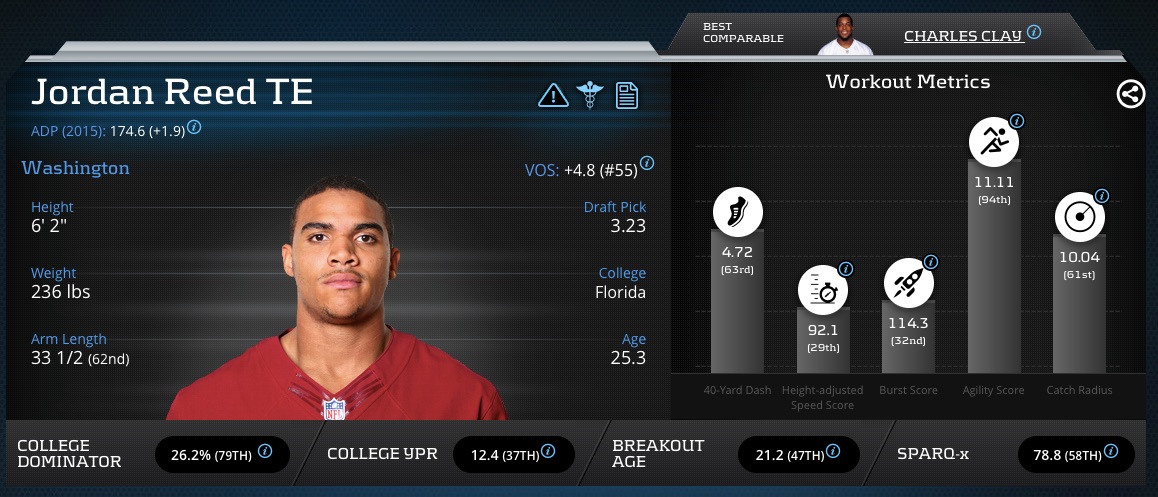1158x497 pixels.
Task: Show info for the Burst Score metric
Action: [931, 262]
